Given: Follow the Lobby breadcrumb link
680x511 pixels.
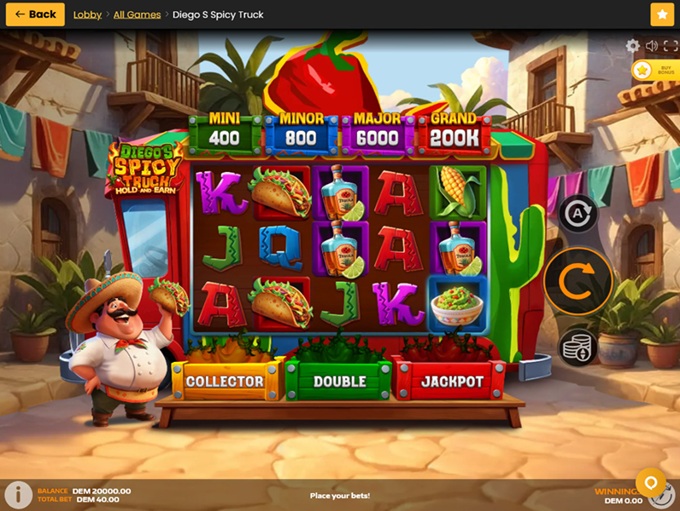Looking at the screenshot, I should tap(87, 15).
